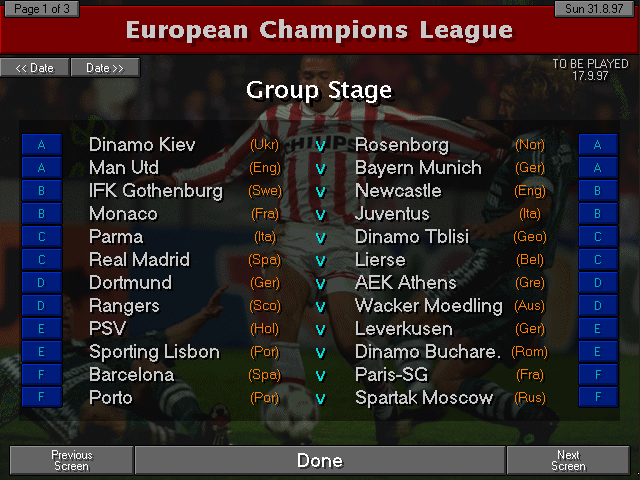Select Sporting Lisbon club name
Viewport: 640px width, 480px height.
coord(154,352)
